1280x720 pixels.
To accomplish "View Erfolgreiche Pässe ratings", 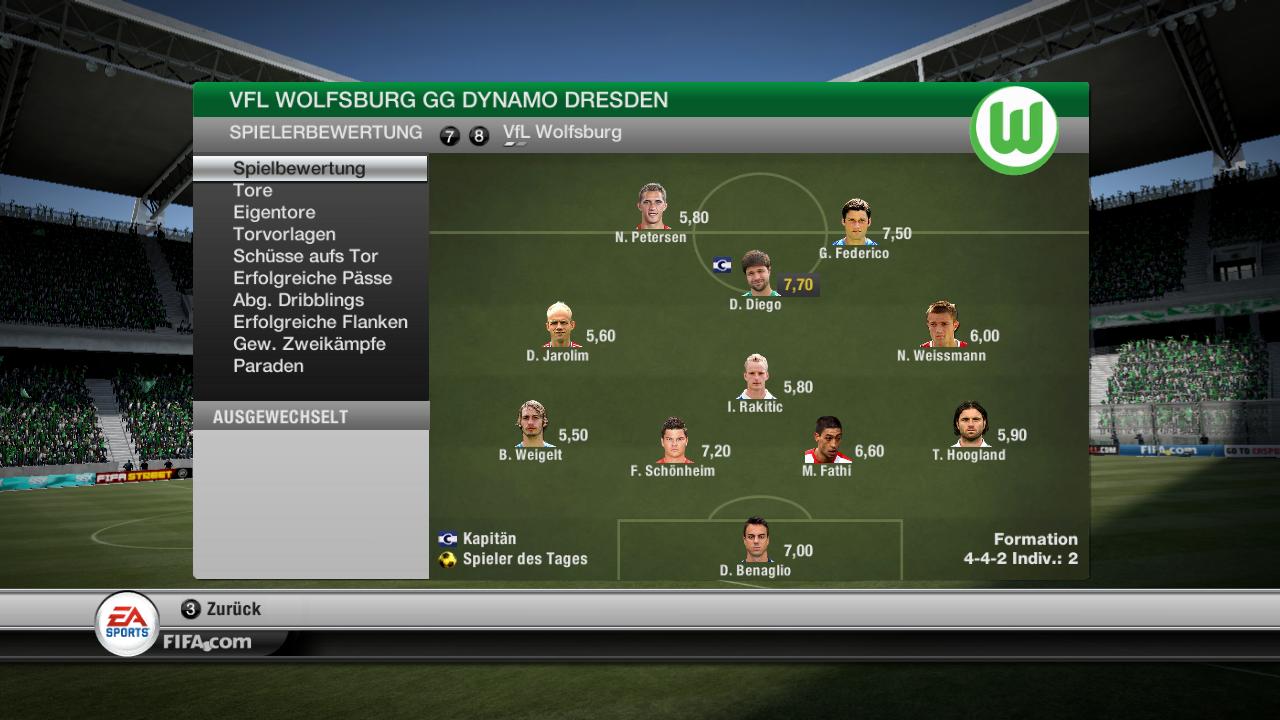I will click(x=312, y=278).
